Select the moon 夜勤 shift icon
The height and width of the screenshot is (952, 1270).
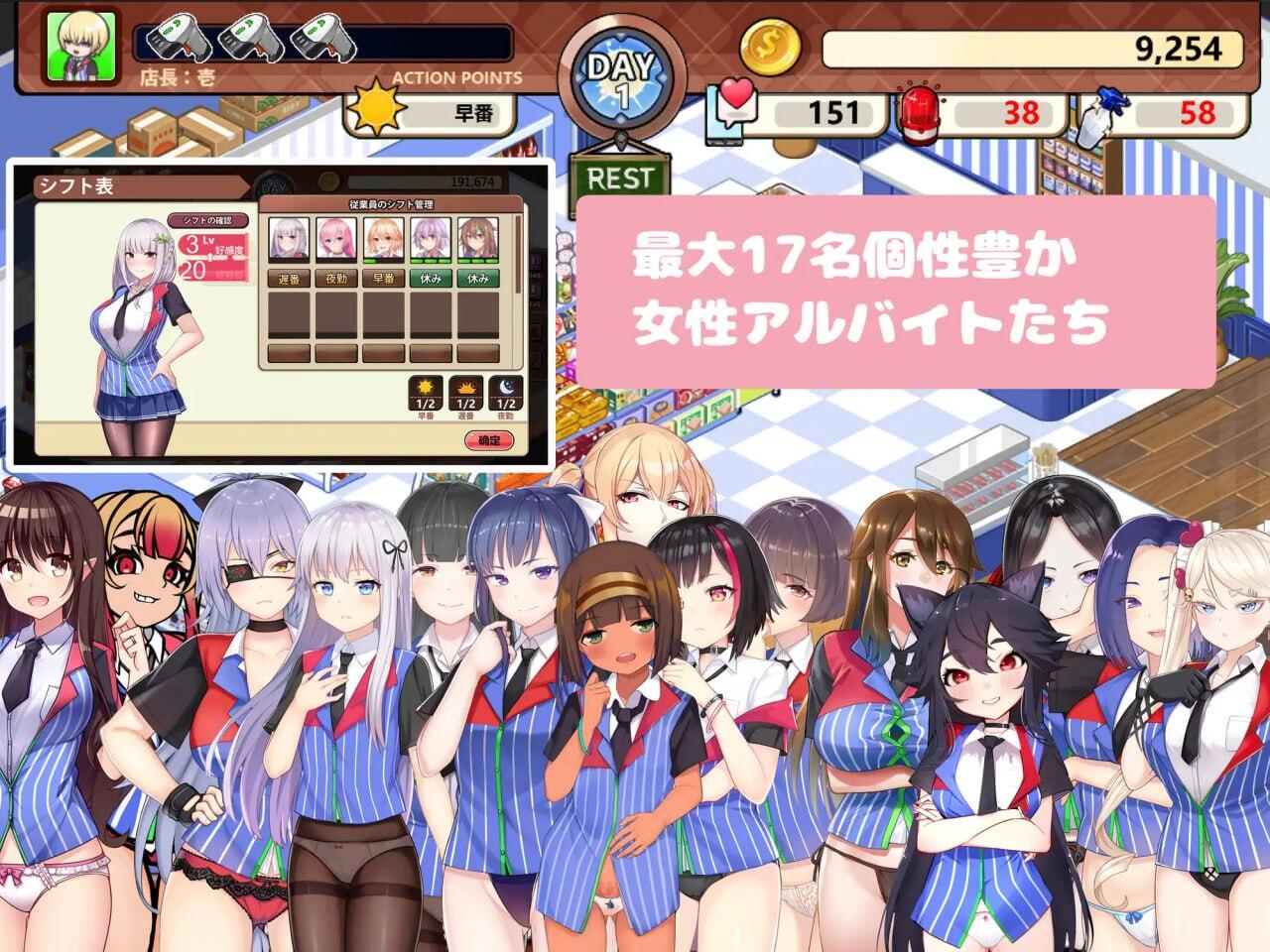pos(505,391)
